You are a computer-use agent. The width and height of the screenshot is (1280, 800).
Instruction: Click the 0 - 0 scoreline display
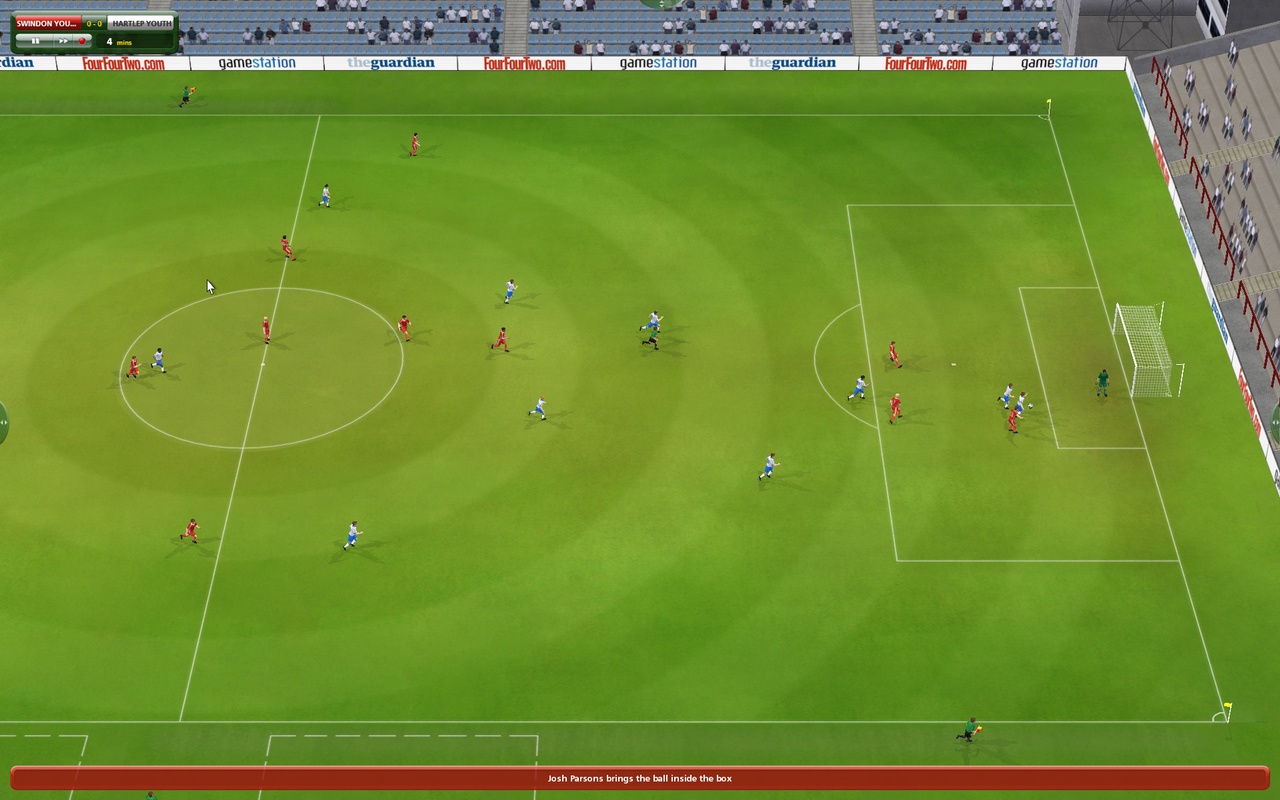tap(94, 21)
